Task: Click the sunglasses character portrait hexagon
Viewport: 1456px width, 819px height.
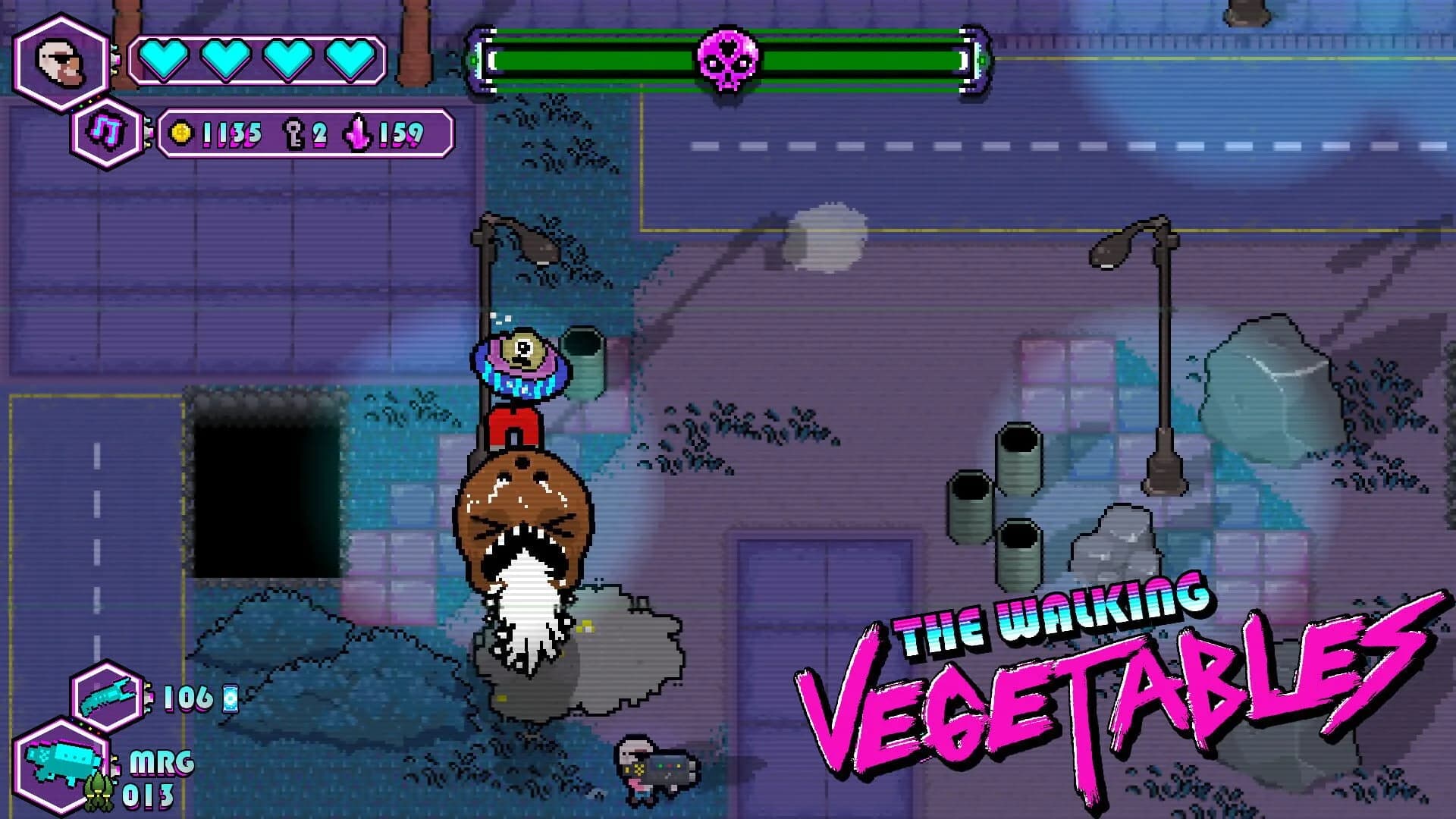Action: [61, 64]
